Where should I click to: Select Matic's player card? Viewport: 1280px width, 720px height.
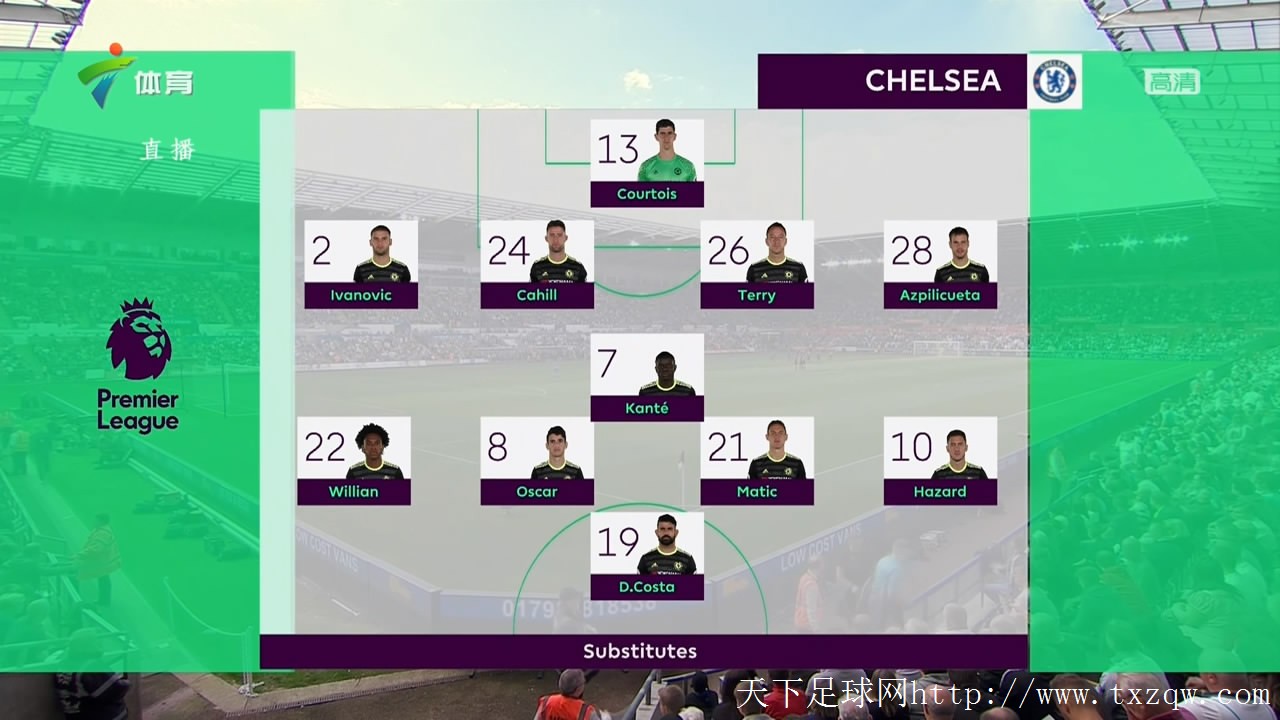click(x=757, y=461)
